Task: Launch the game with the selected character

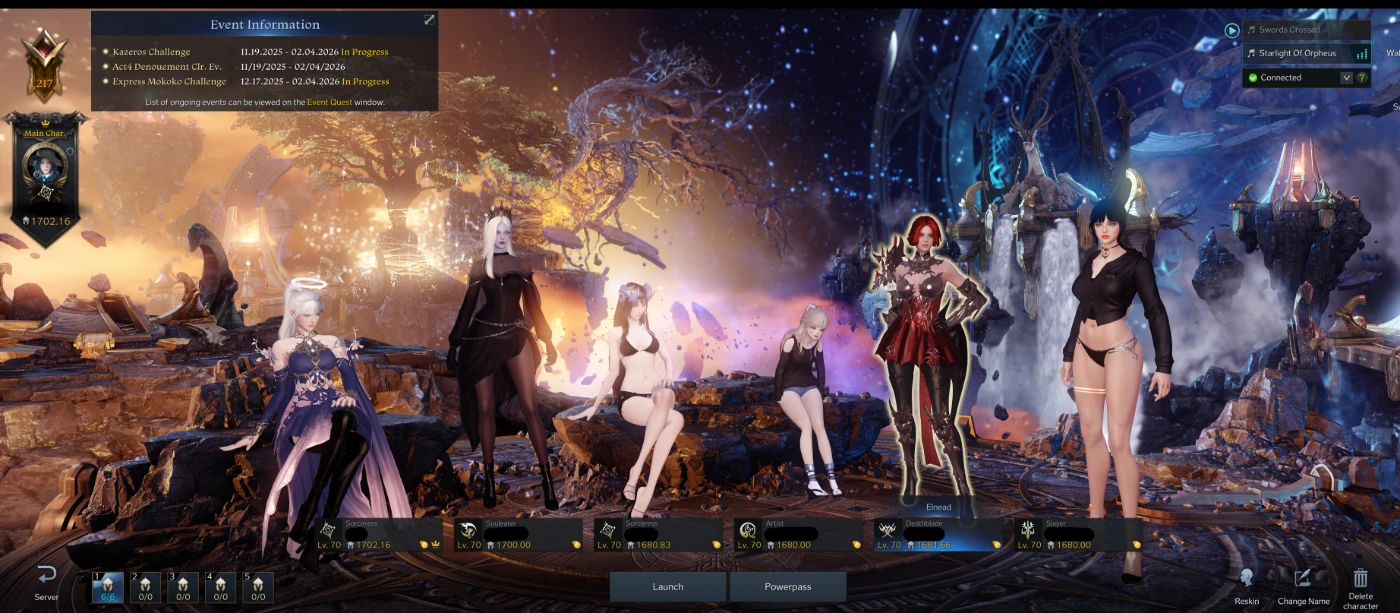Action: tap(668, 586)
